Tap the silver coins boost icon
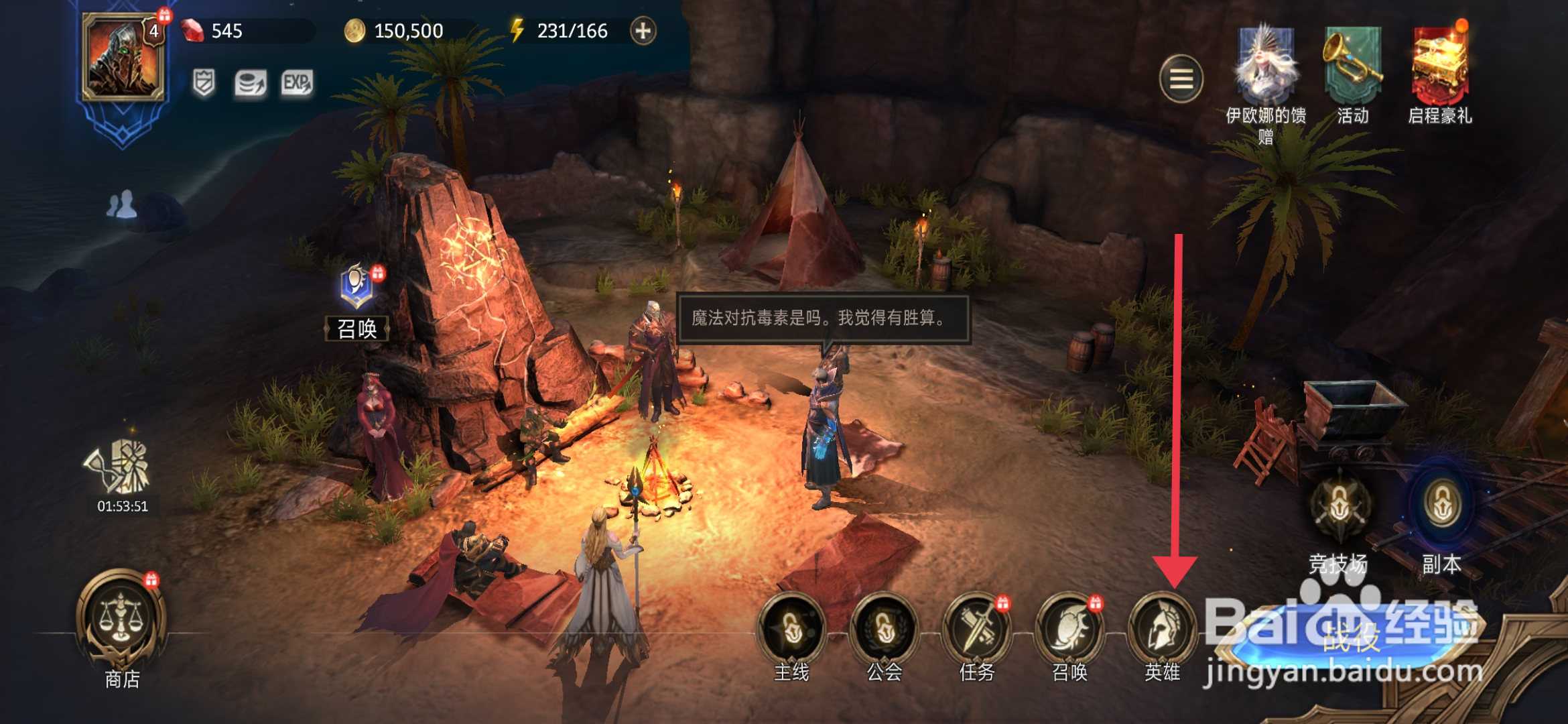This screenshot has height=724, width=1568. coord(251,84)
